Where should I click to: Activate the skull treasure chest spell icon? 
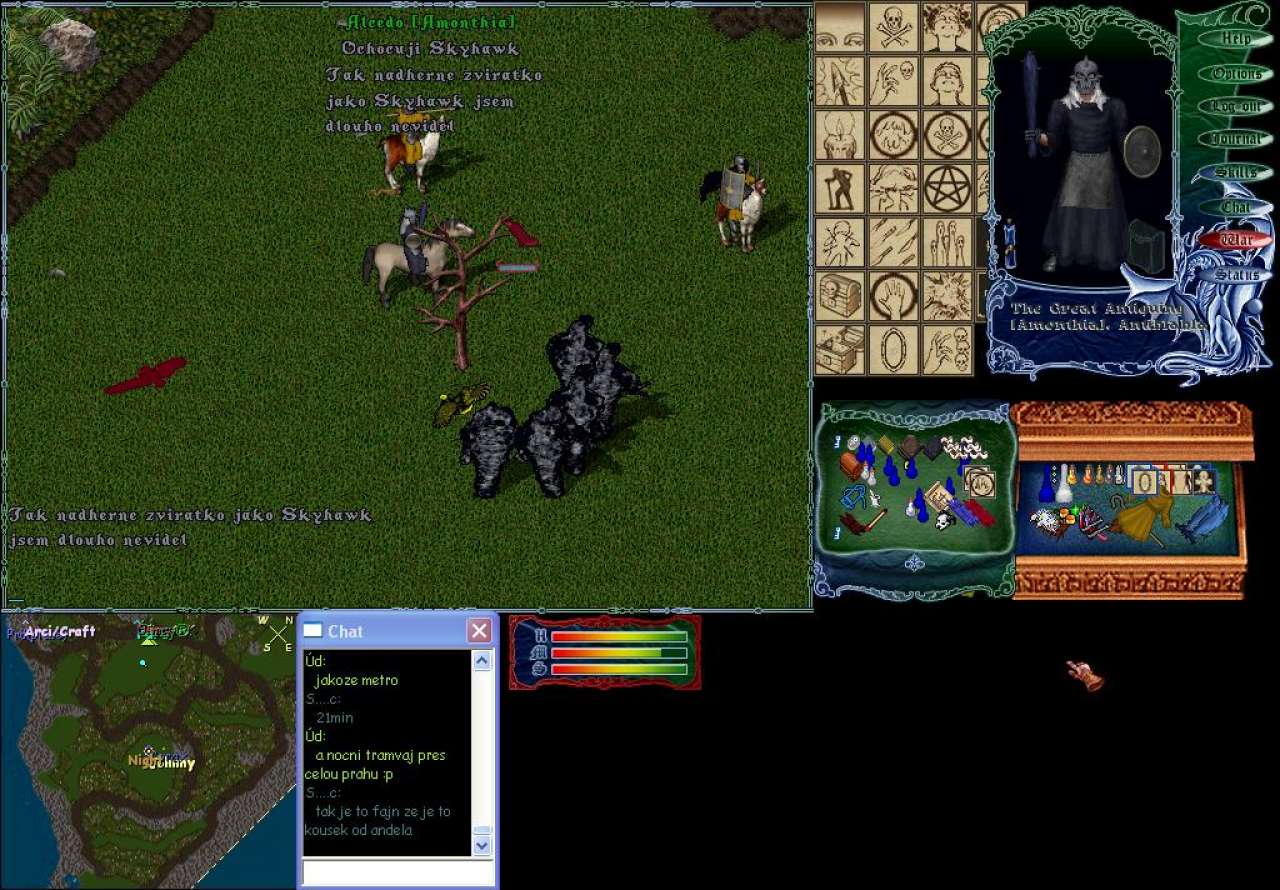tap(840, 296)
